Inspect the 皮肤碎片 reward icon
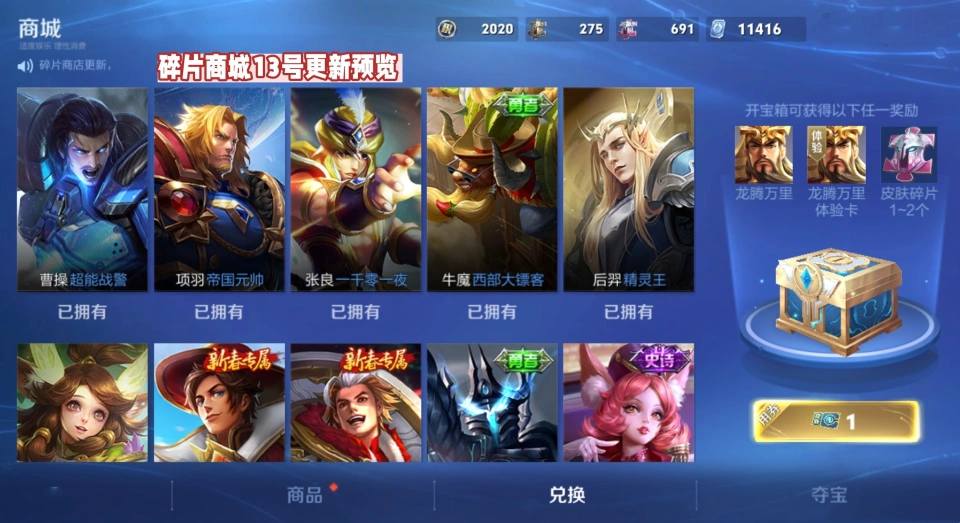960x523 pixels. 908,154
